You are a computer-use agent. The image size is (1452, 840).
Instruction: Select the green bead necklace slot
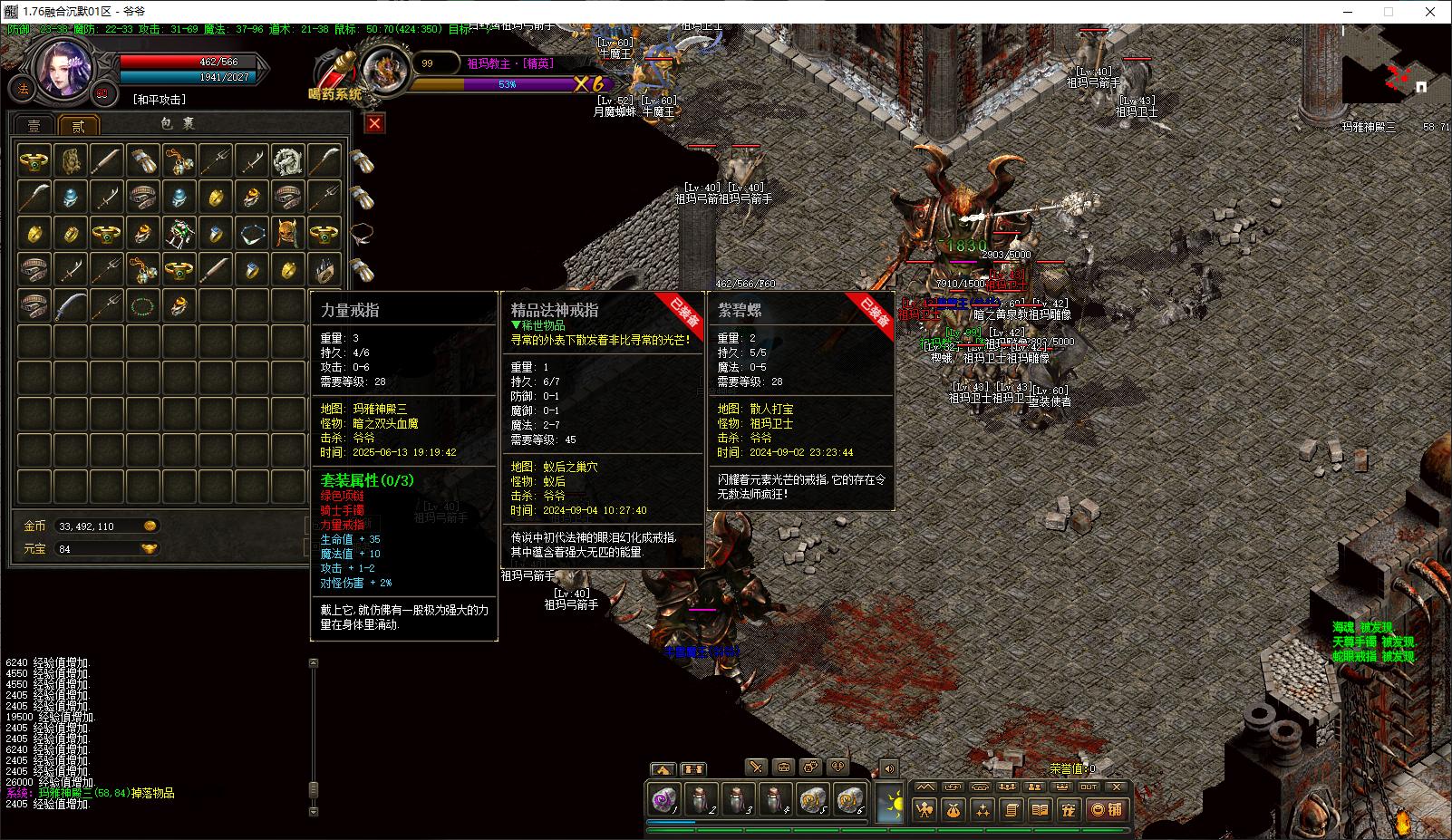coord(142,305)
